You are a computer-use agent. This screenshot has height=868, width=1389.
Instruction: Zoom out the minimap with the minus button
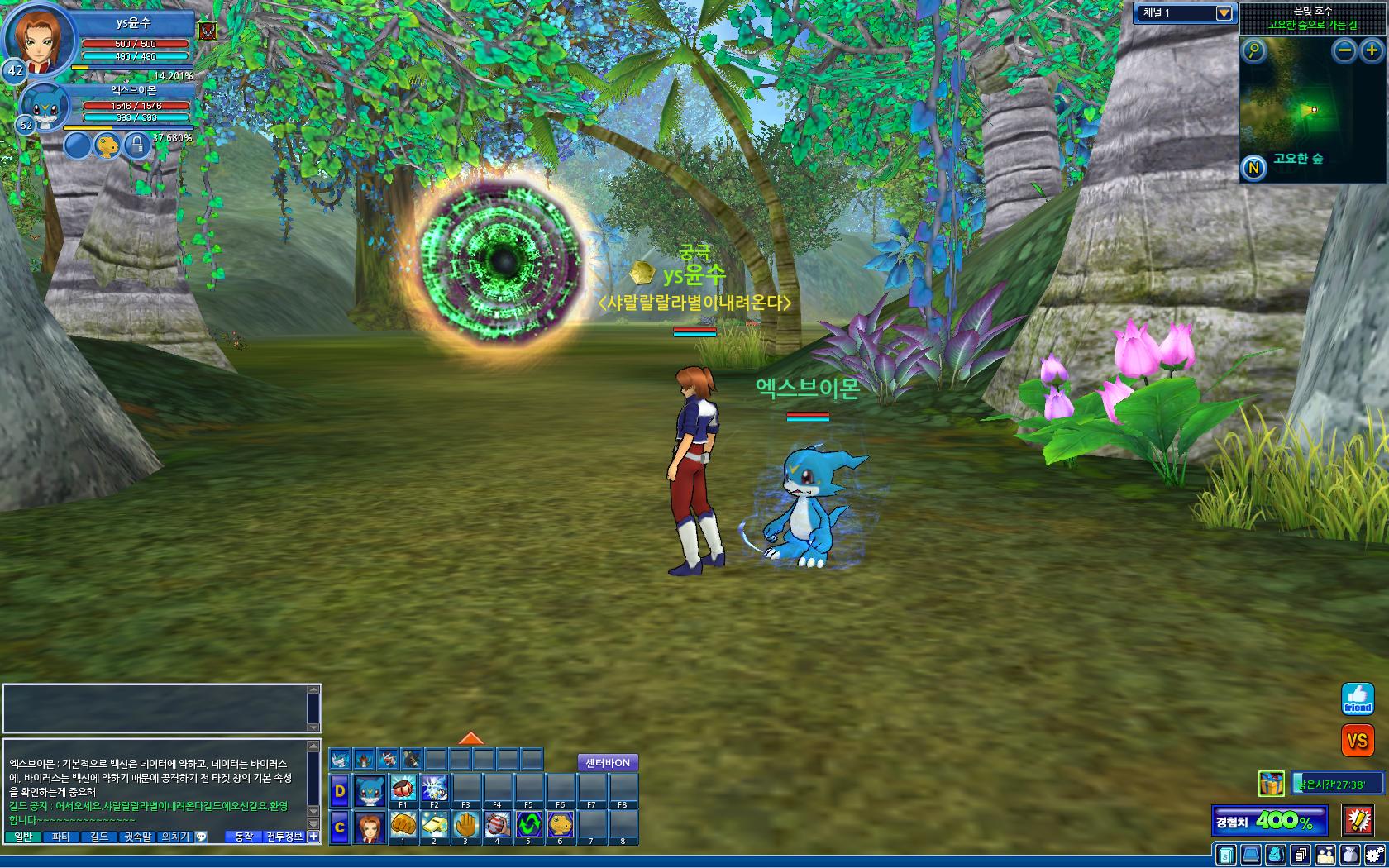pyautogui.click(x=1345, y=50)
